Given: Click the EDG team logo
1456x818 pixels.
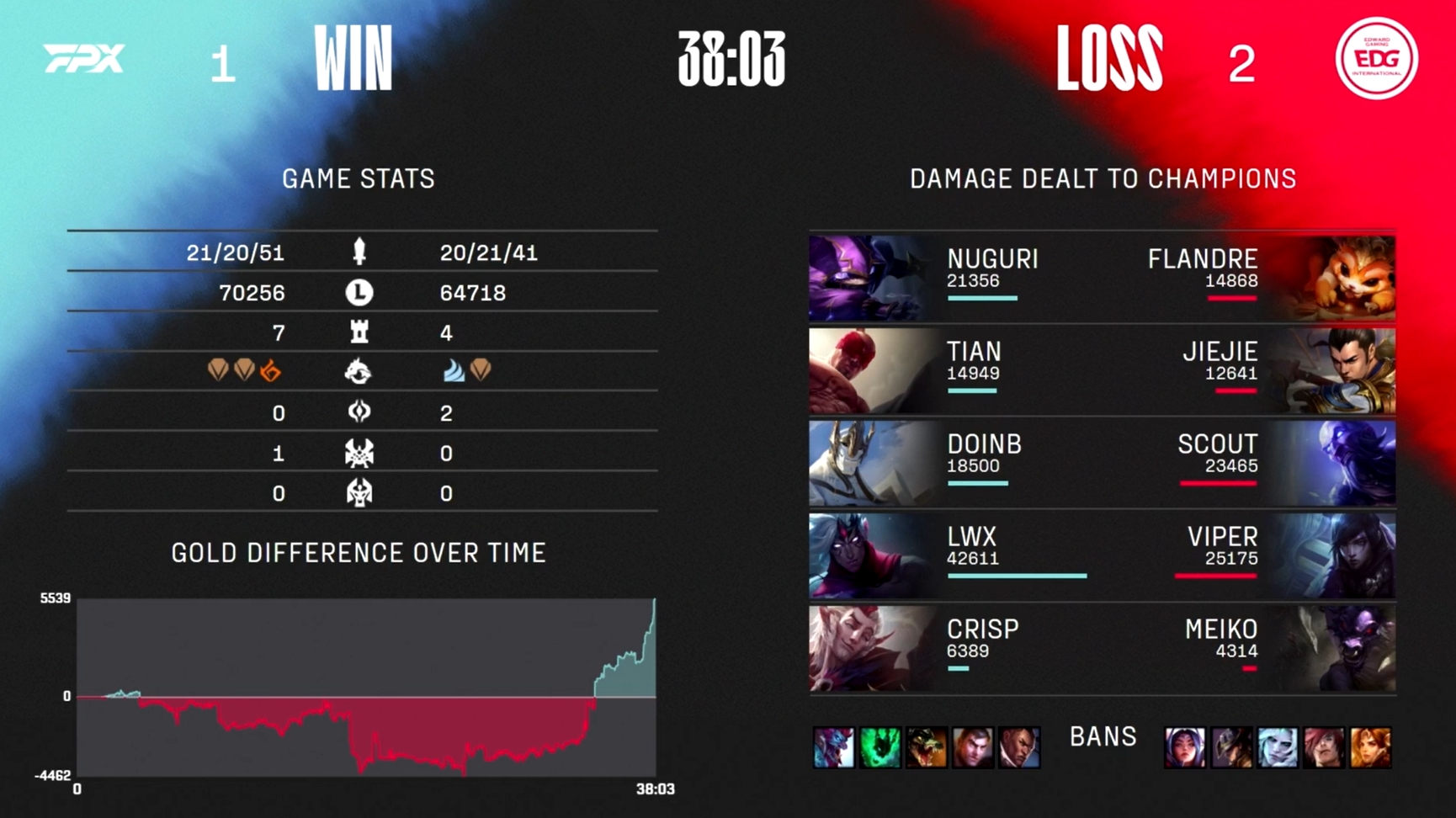Looking at the screenshot, I should [x=1376, y=59].
